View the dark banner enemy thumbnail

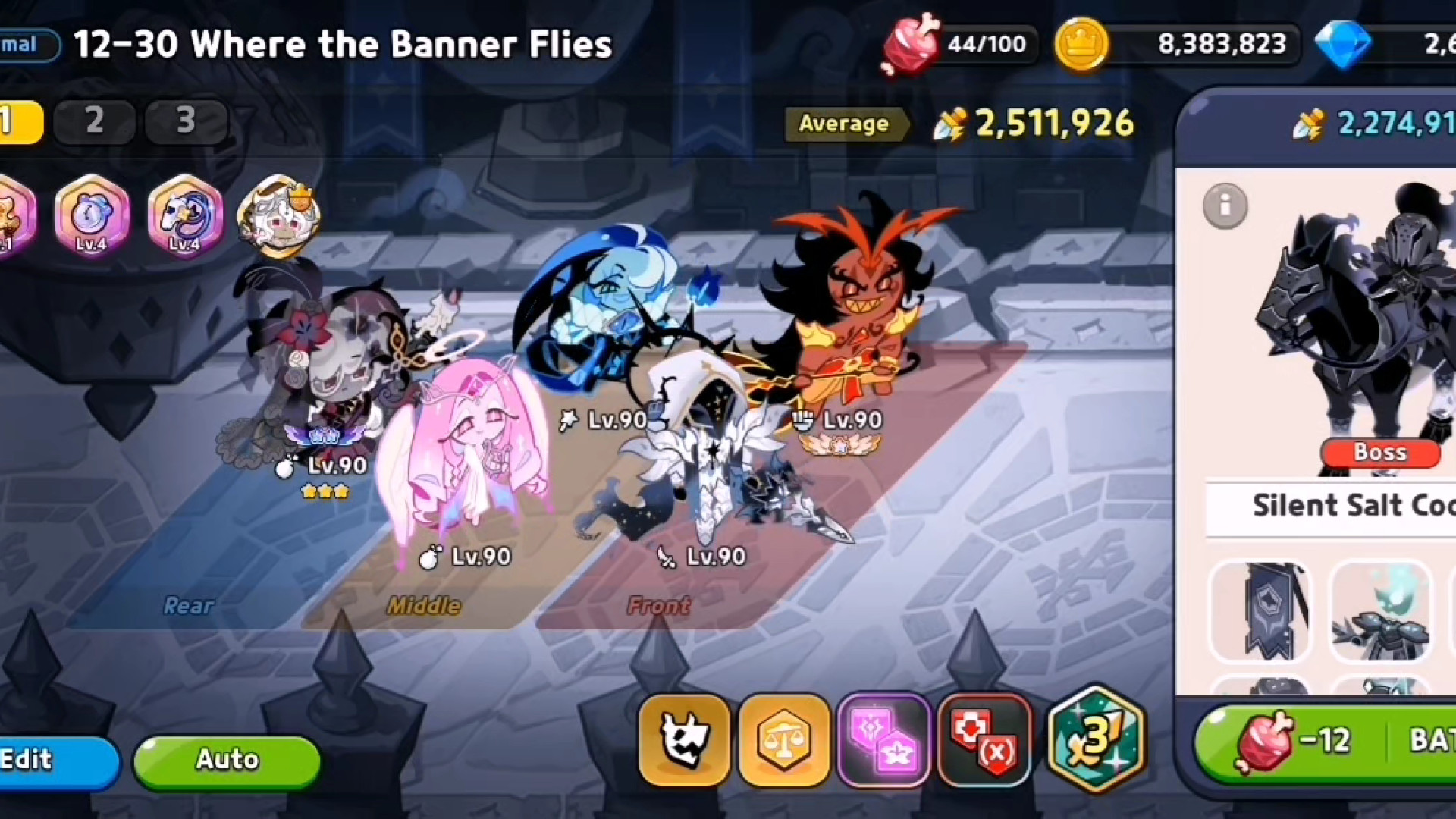(x=1260, y=611)
